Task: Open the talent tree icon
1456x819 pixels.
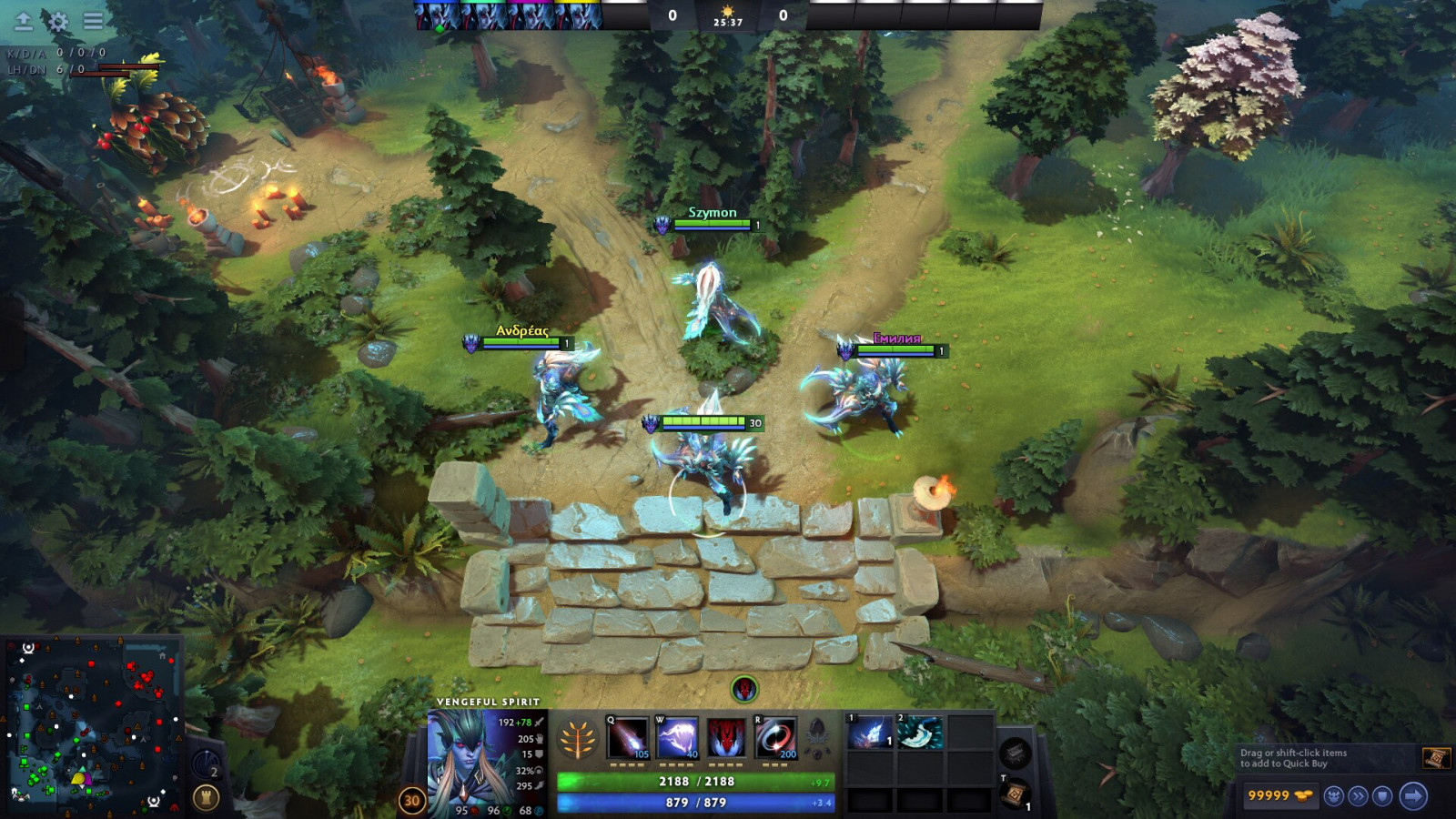Action: pos(578,739)
